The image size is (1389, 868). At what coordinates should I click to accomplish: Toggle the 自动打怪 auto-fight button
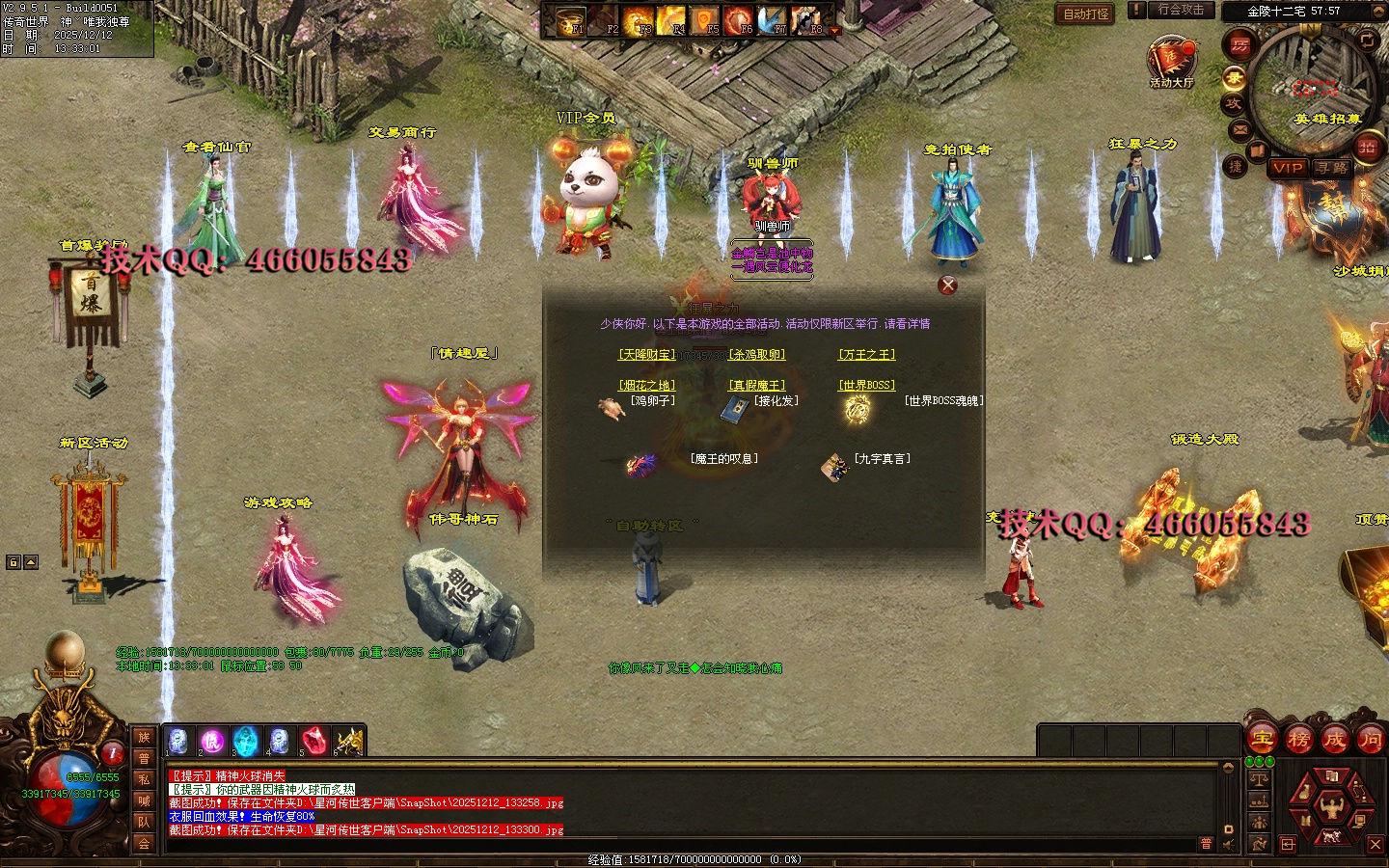pyautogui.click(x=1086, y=14)
